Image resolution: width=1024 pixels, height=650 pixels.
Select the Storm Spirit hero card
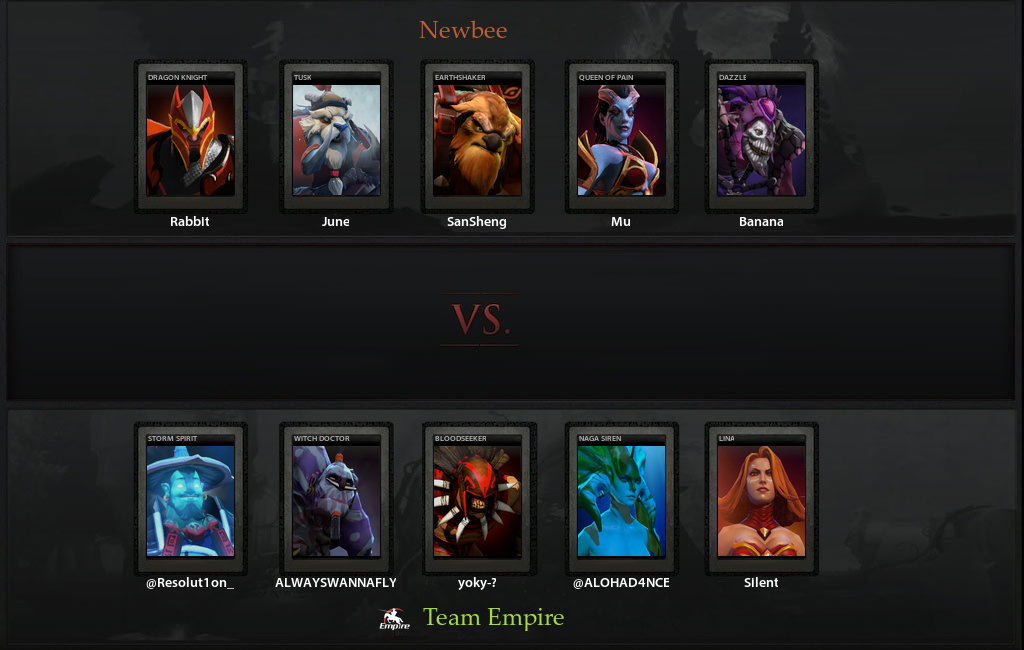point(190,499)
